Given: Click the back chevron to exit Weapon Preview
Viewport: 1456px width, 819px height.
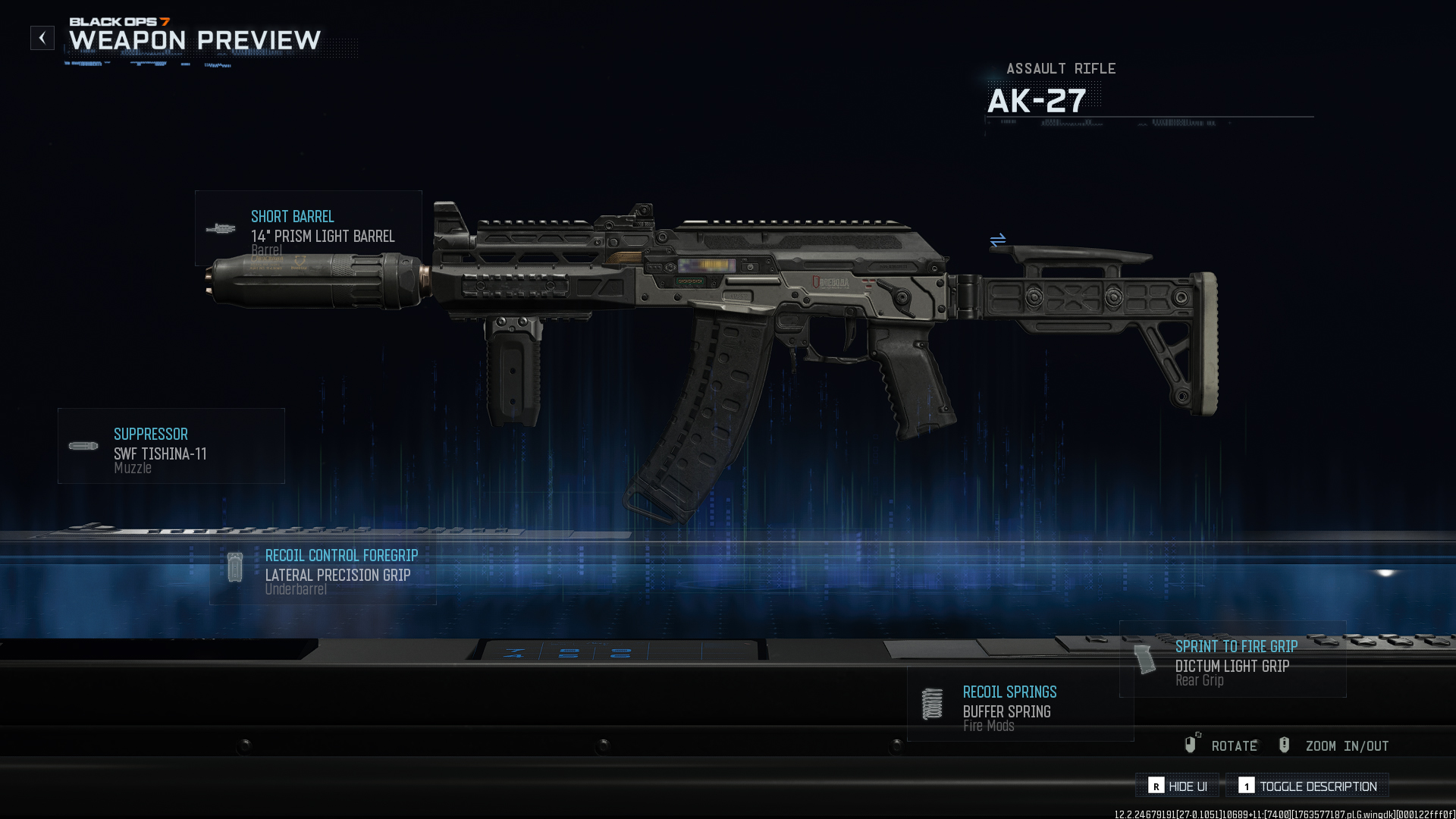Looking at the screenshot, I should [x=42, y=37].
